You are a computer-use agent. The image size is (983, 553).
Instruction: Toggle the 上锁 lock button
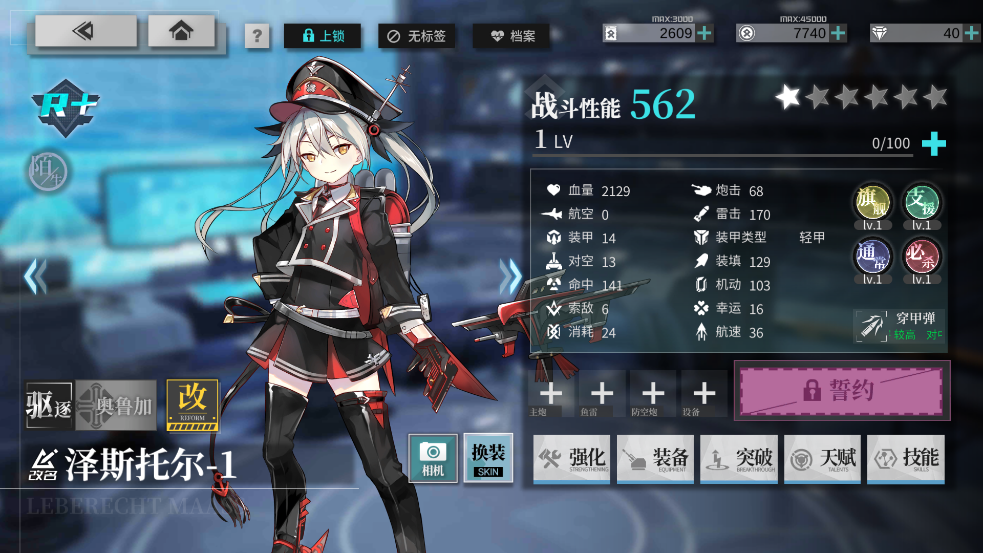pyautogui.click(x=322, y=36)
